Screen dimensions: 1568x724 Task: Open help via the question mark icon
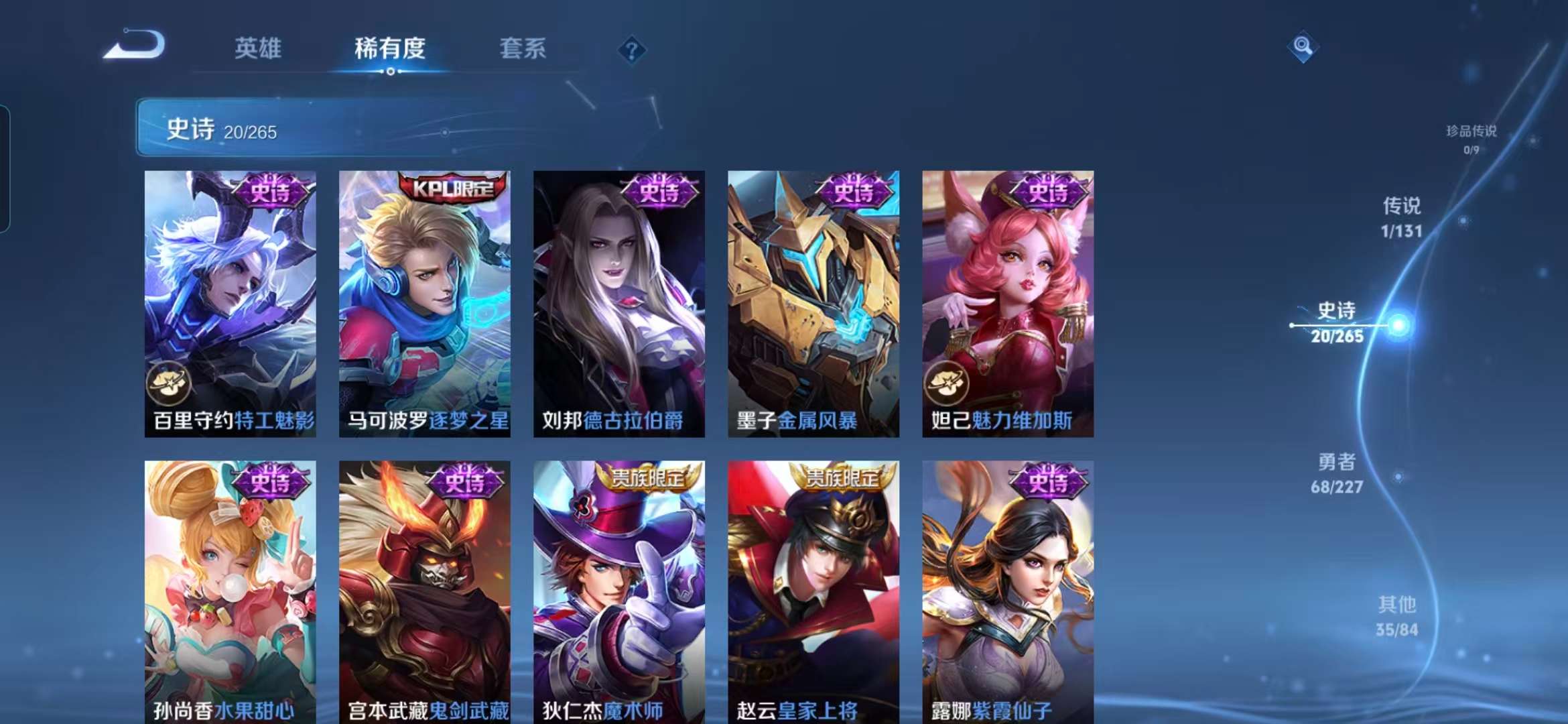click(631, 50)
